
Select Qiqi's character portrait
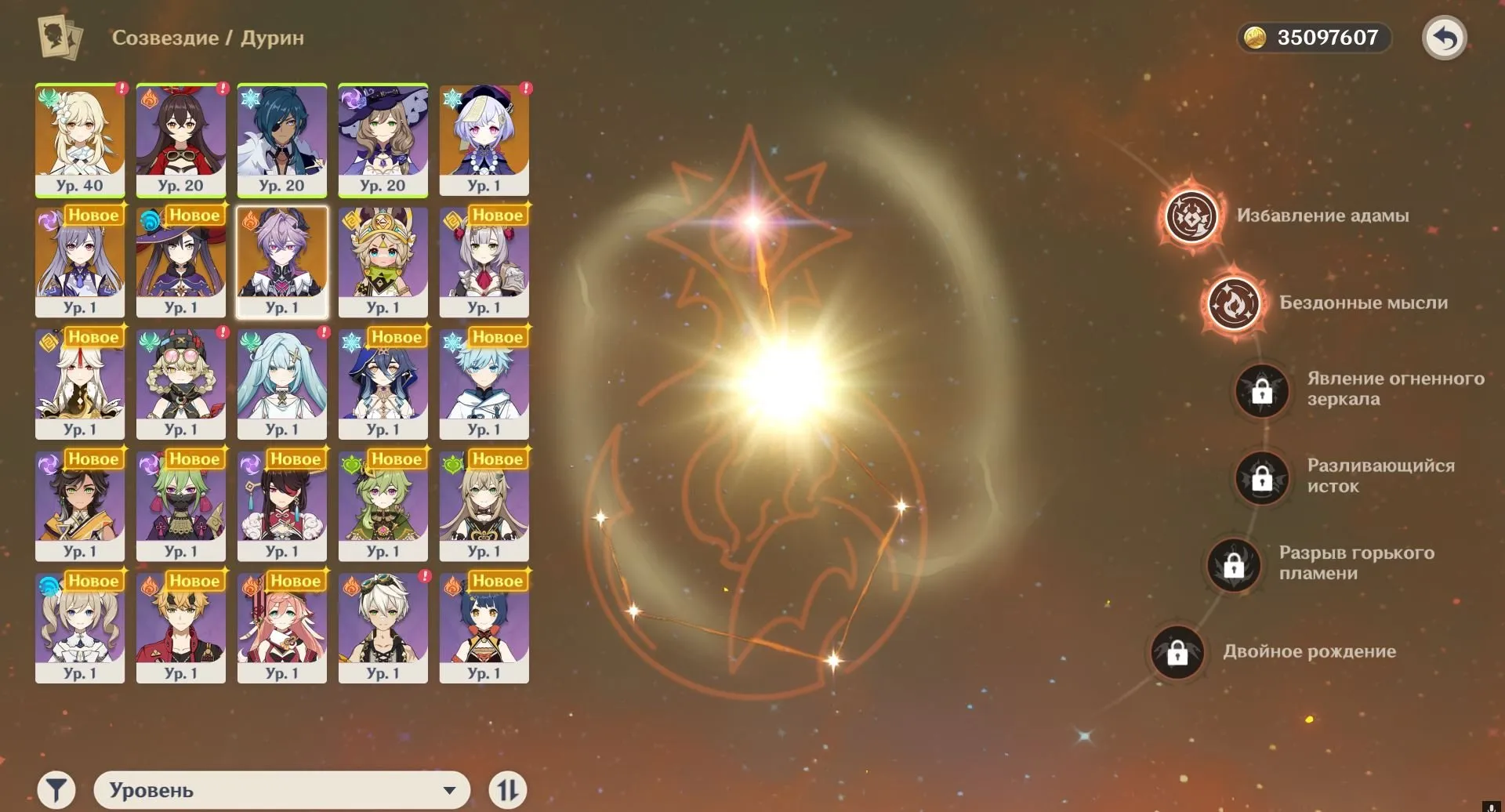484,140
